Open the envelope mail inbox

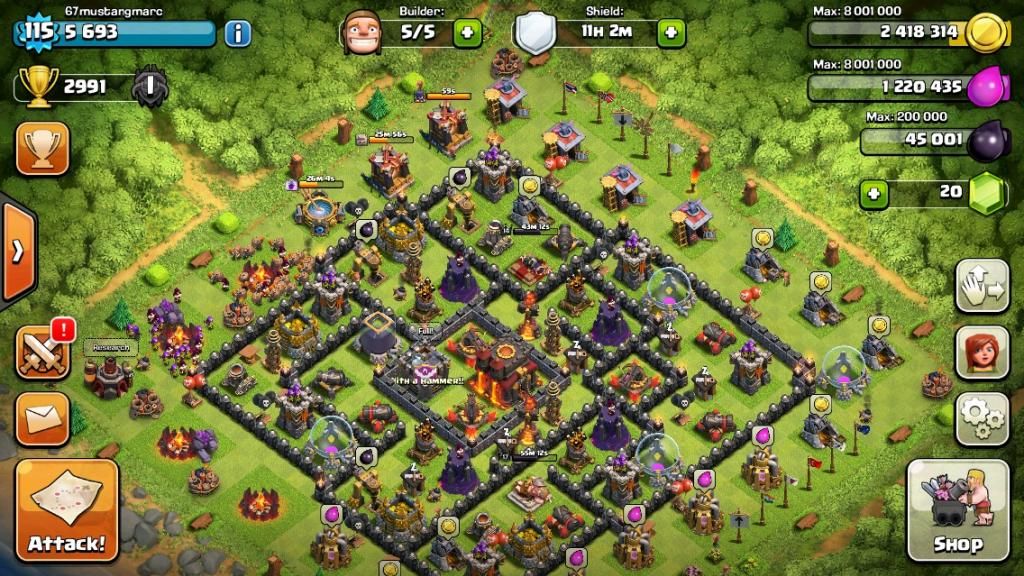tap(42, 418)
